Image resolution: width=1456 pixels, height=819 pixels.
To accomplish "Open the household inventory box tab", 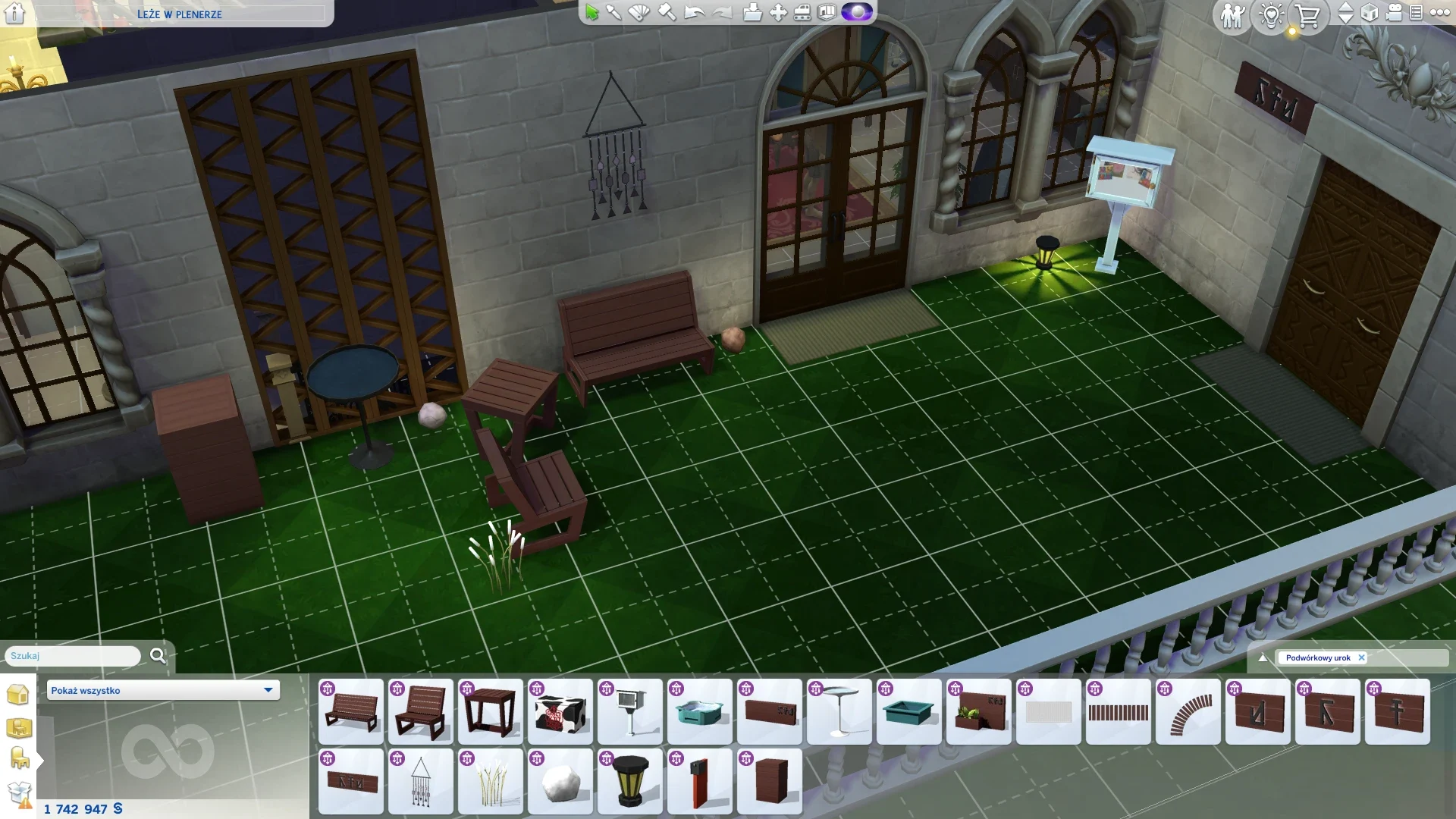I will tap(19, 794).
